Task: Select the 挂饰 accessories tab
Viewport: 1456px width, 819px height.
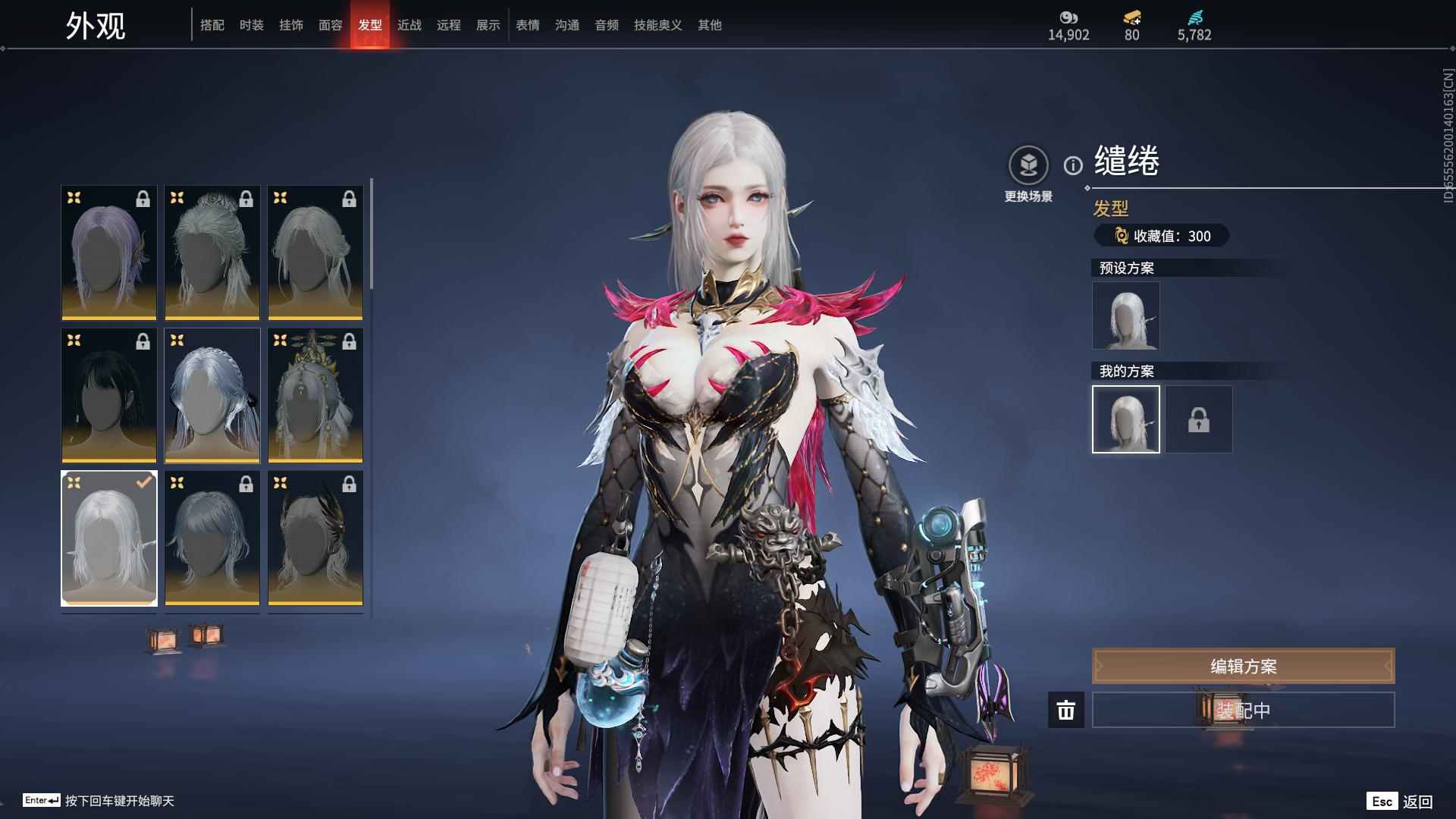Action: [291, 25]
